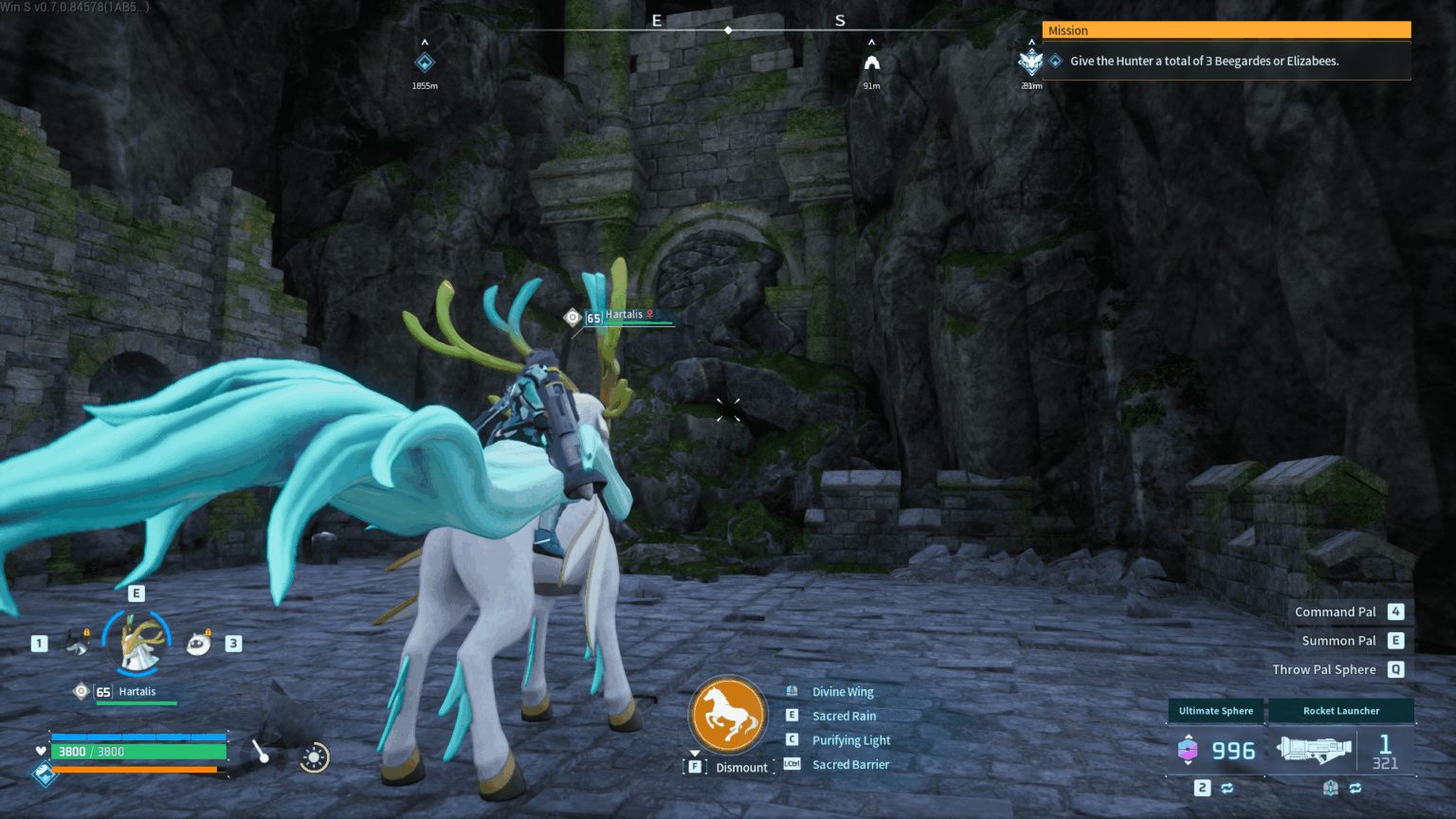Open the mission tracker about Beegardes and Elizabees
The image size is (1456, 819).
pyautogui.click(x=1204, y=61)
